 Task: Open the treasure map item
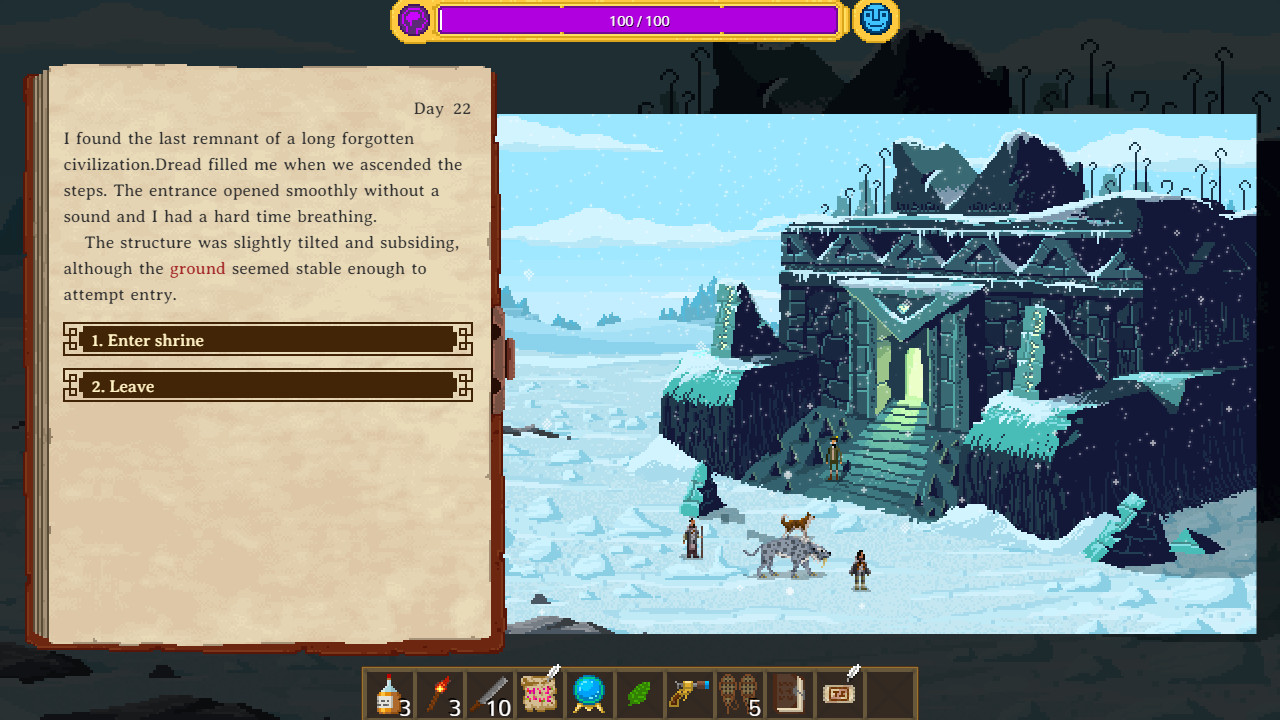pos(539,694)
